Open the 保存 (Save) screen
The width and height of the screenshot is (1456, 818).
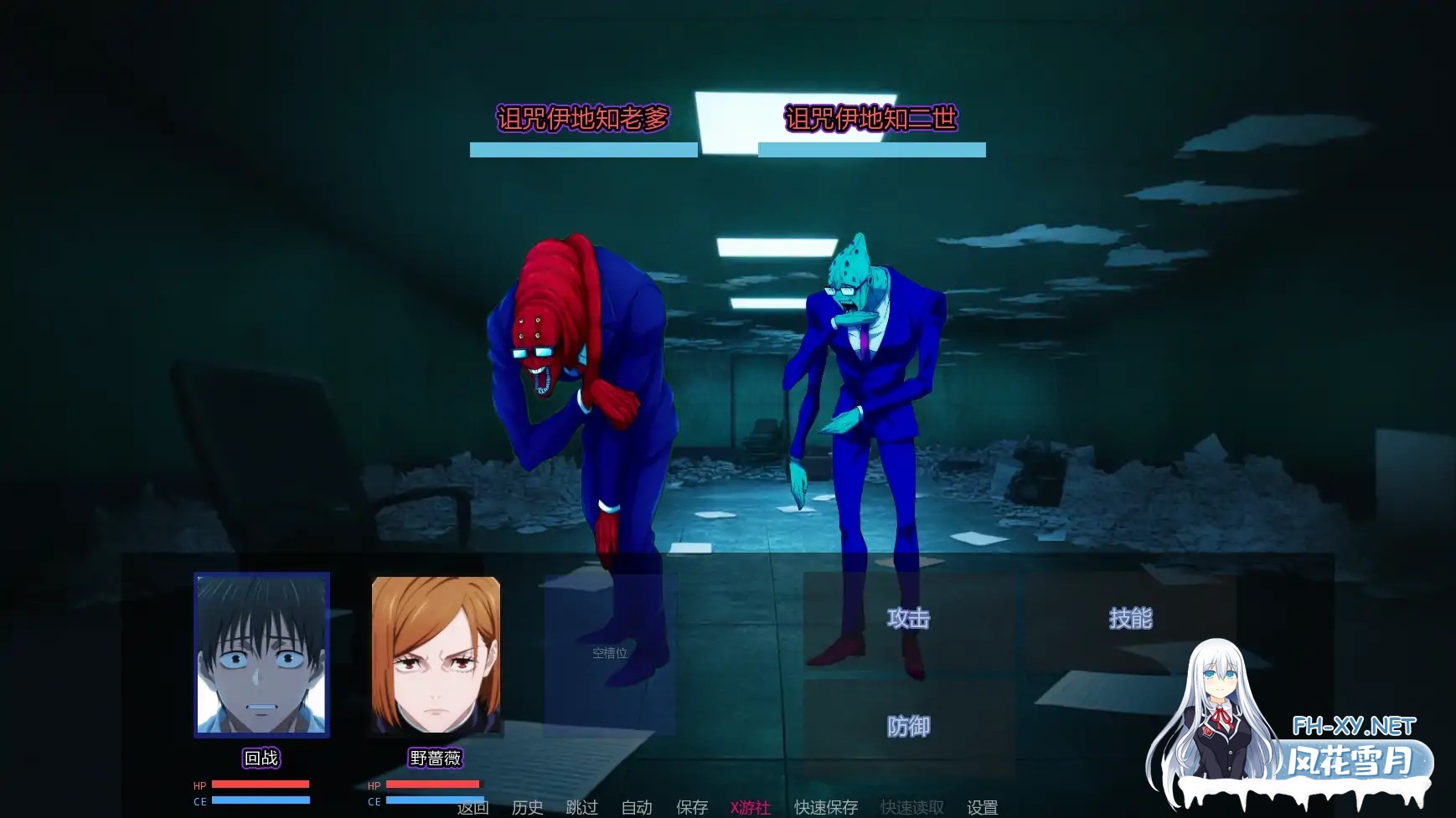coord(692,807)
